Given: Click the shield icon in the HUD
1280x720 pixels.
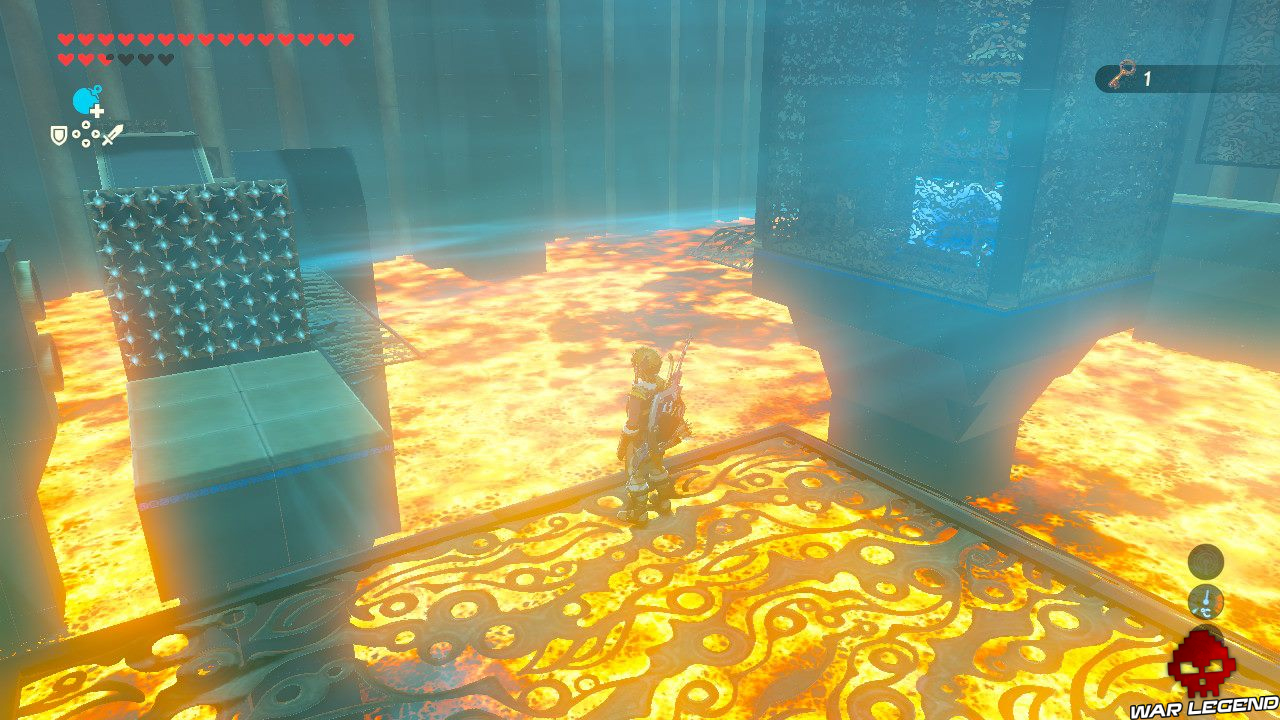Looking at the screenshot, I should (58, 134).
